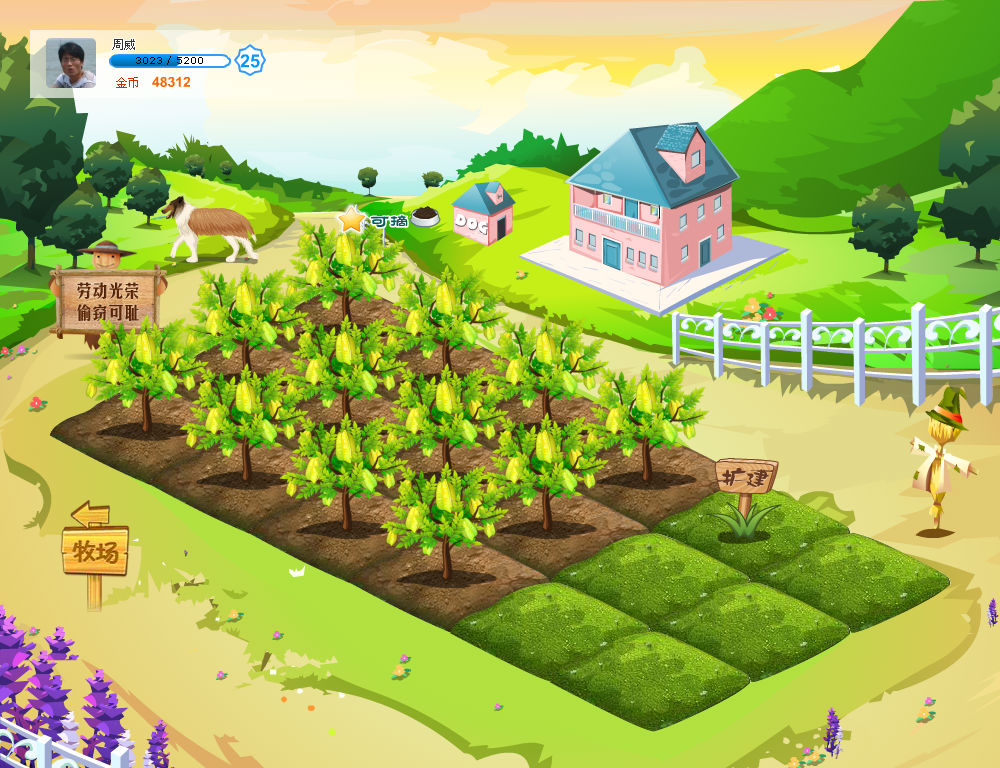Open the player avatar profile
This screenshot has width=1000, height=768.
71,63
